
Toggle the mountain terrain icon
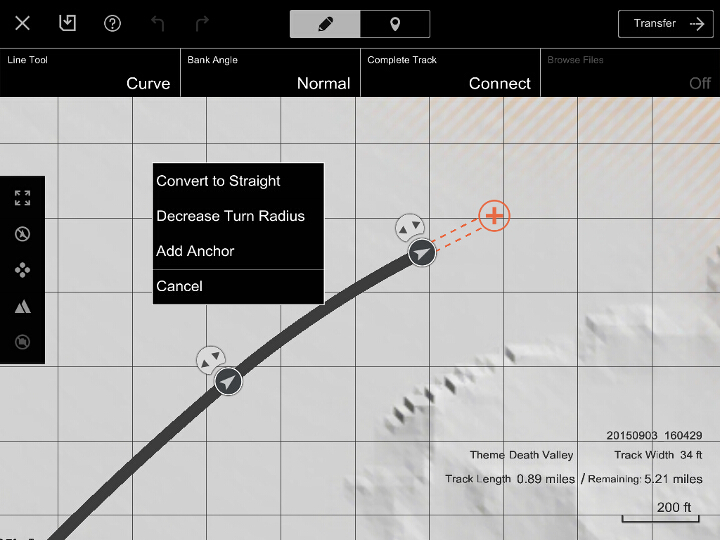click(x=22, y=306)
